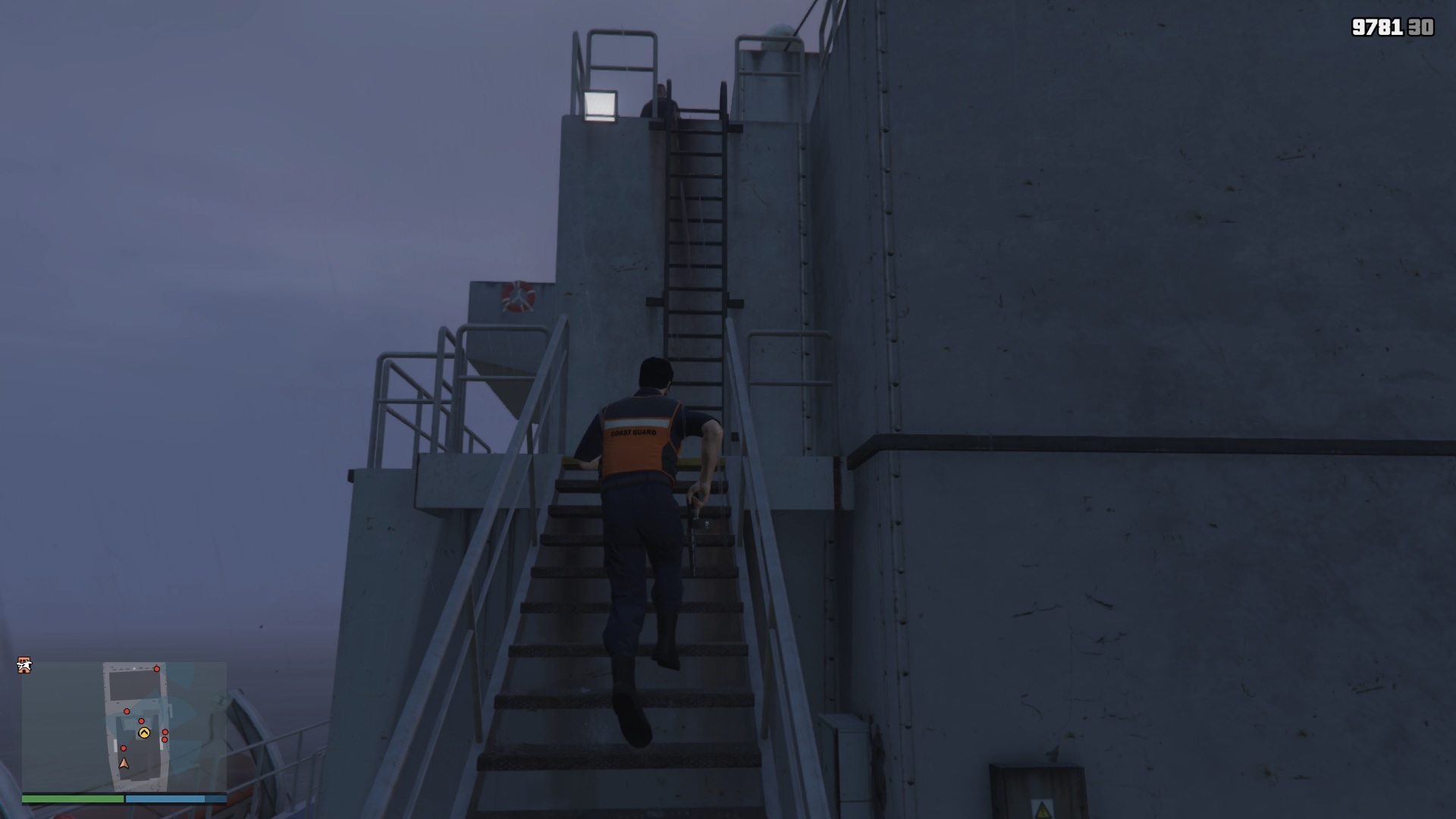Click the wall-mounted floodlight on the upper platform
Image resolution: width=1456 pixels, height=819 pixels.
601,105
